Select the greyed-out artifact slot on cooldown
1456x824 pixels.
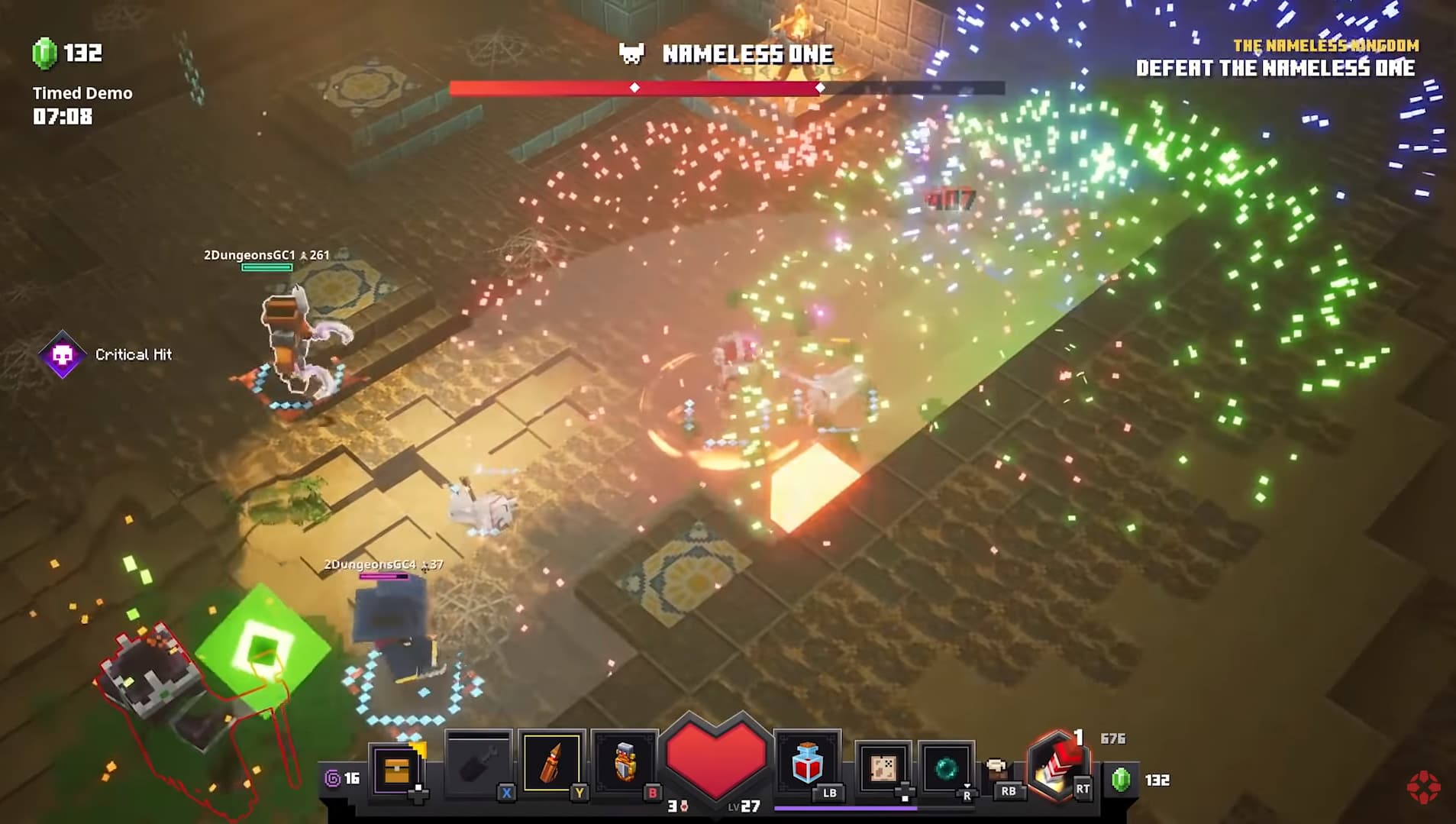pos(478,764)
